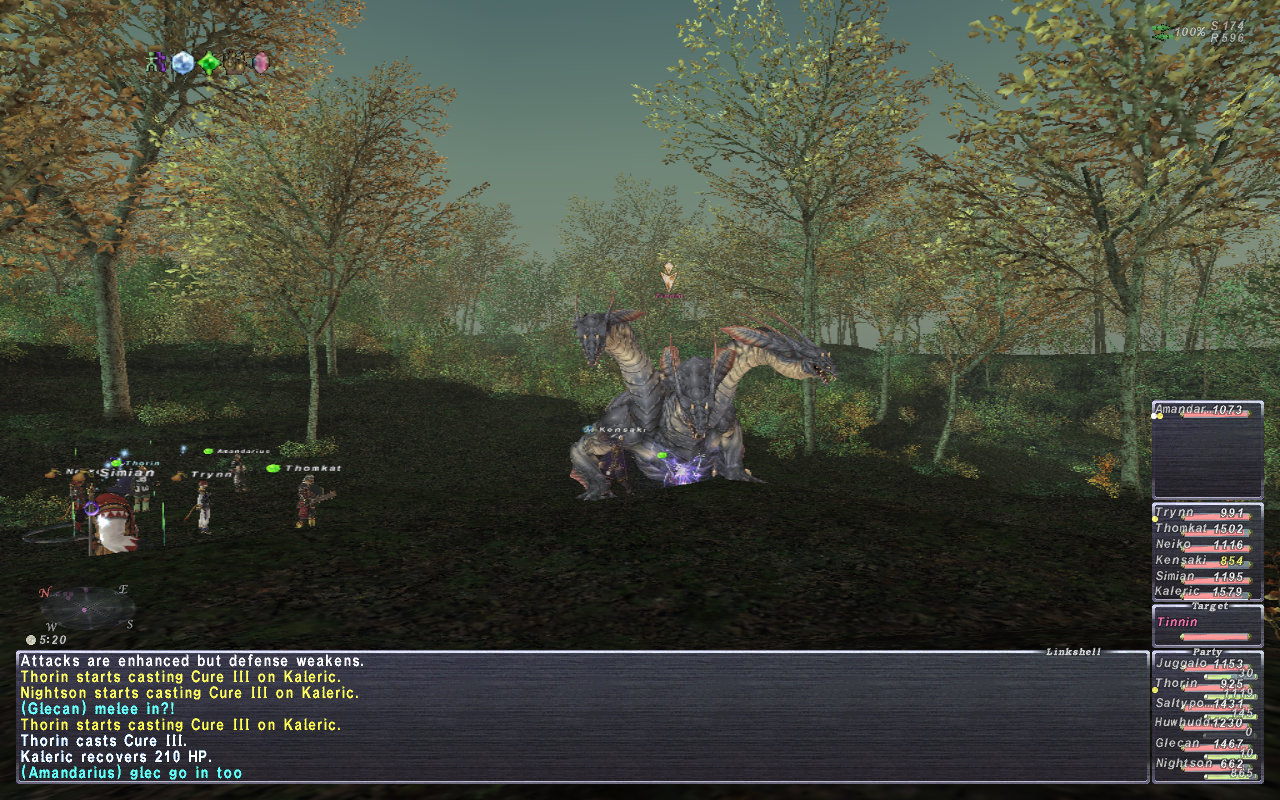Viewport: 1280px width, 800px height.
Task: Choose Thomkat in the alliance list
Action: pyautogui.click(x=1207, y=529)
